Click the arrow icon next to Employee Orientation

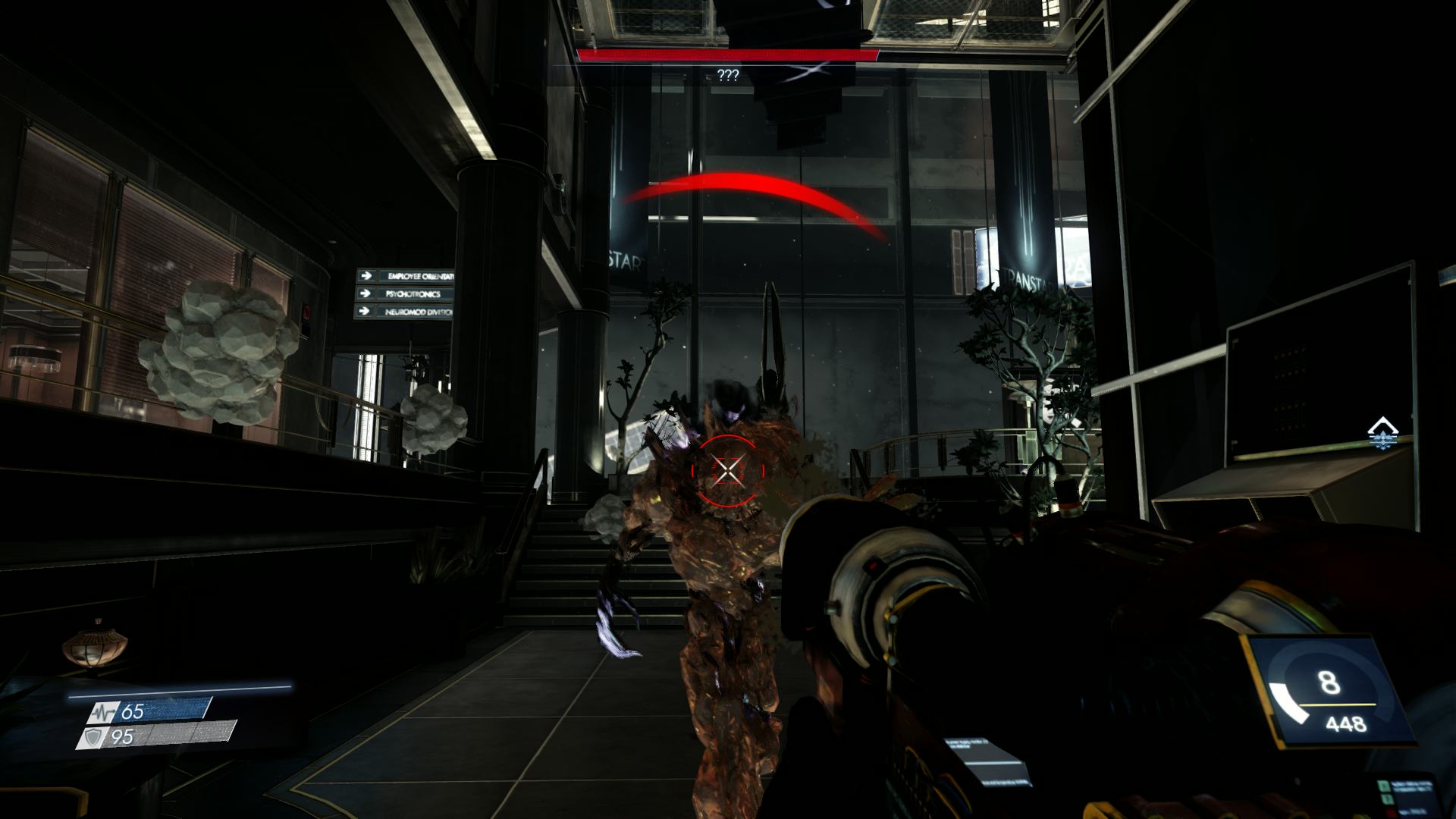click(368, 275)
